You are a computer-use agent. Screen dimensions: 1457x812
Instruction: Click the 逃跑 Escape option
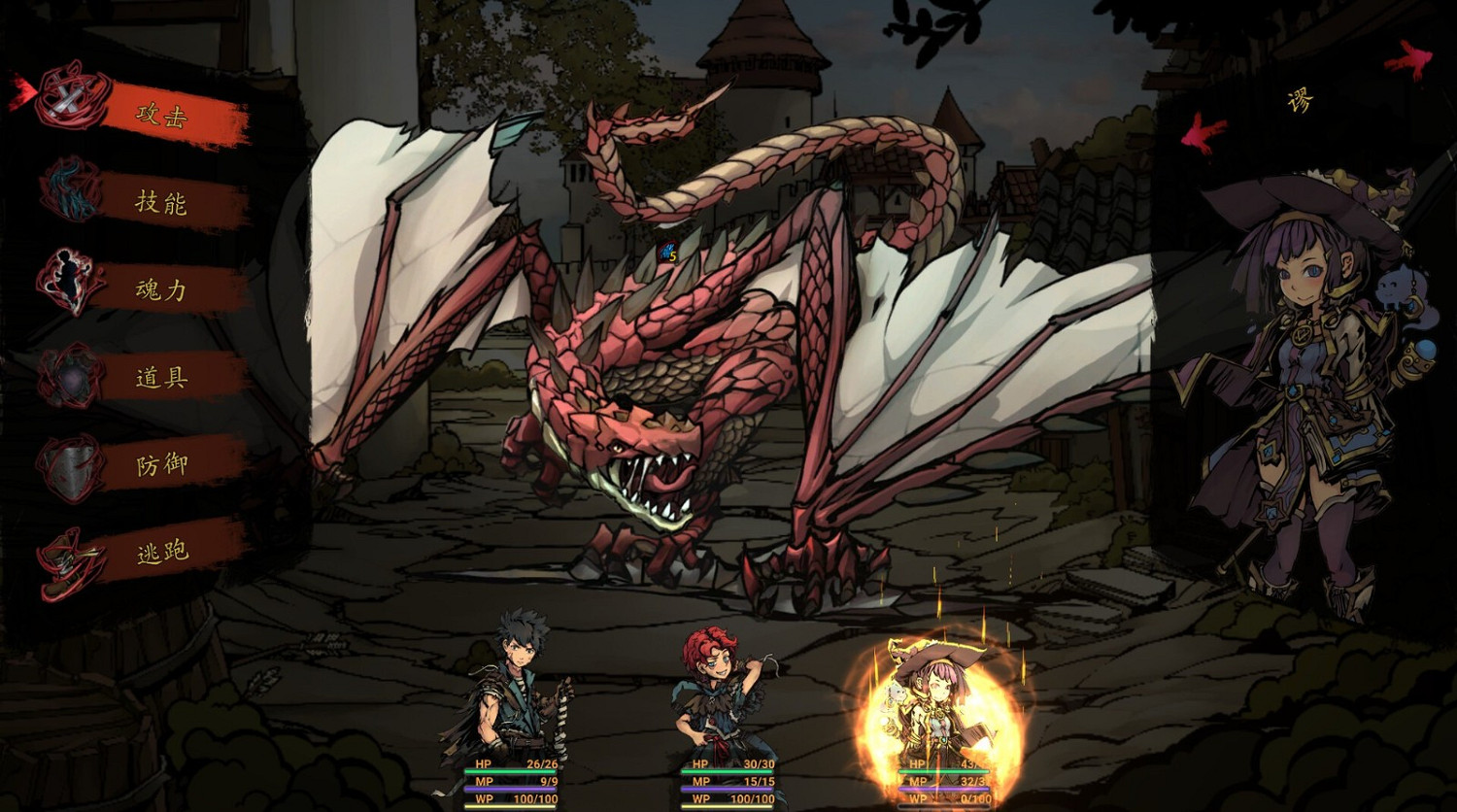pyautogui.click(x=165, y=550)
